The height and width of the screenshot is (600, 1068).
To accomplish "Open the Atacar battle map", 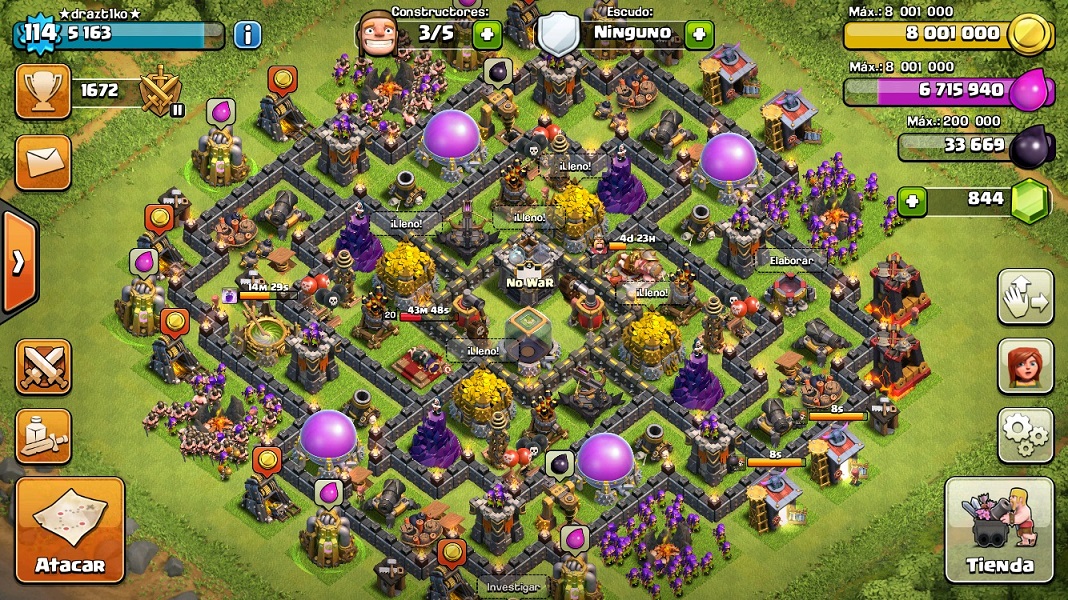I will click(x=70, y=530).
